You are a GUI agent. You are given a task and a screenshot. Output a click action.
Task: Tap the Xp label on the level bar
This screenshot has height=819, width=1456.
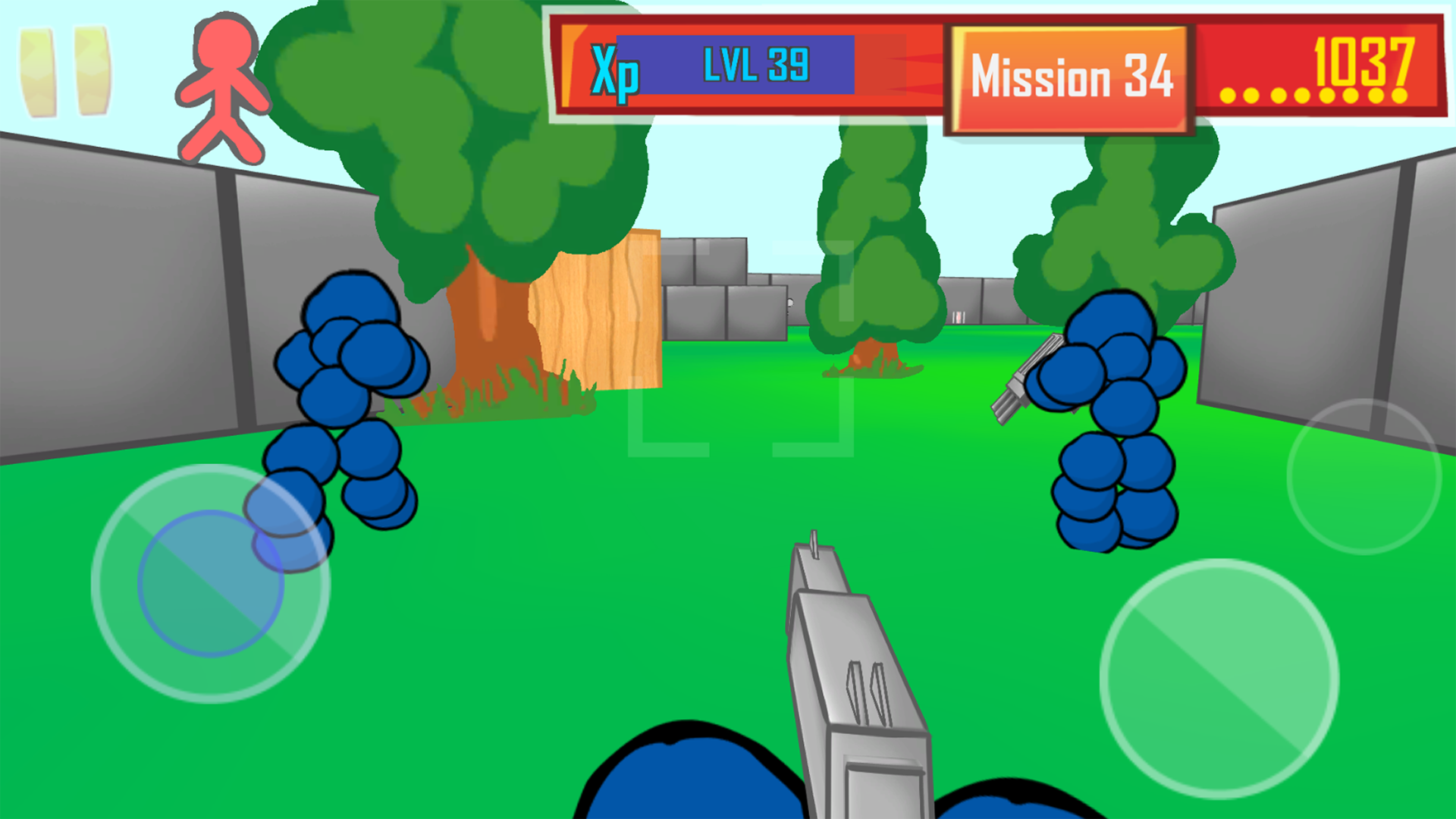point(614,72)
